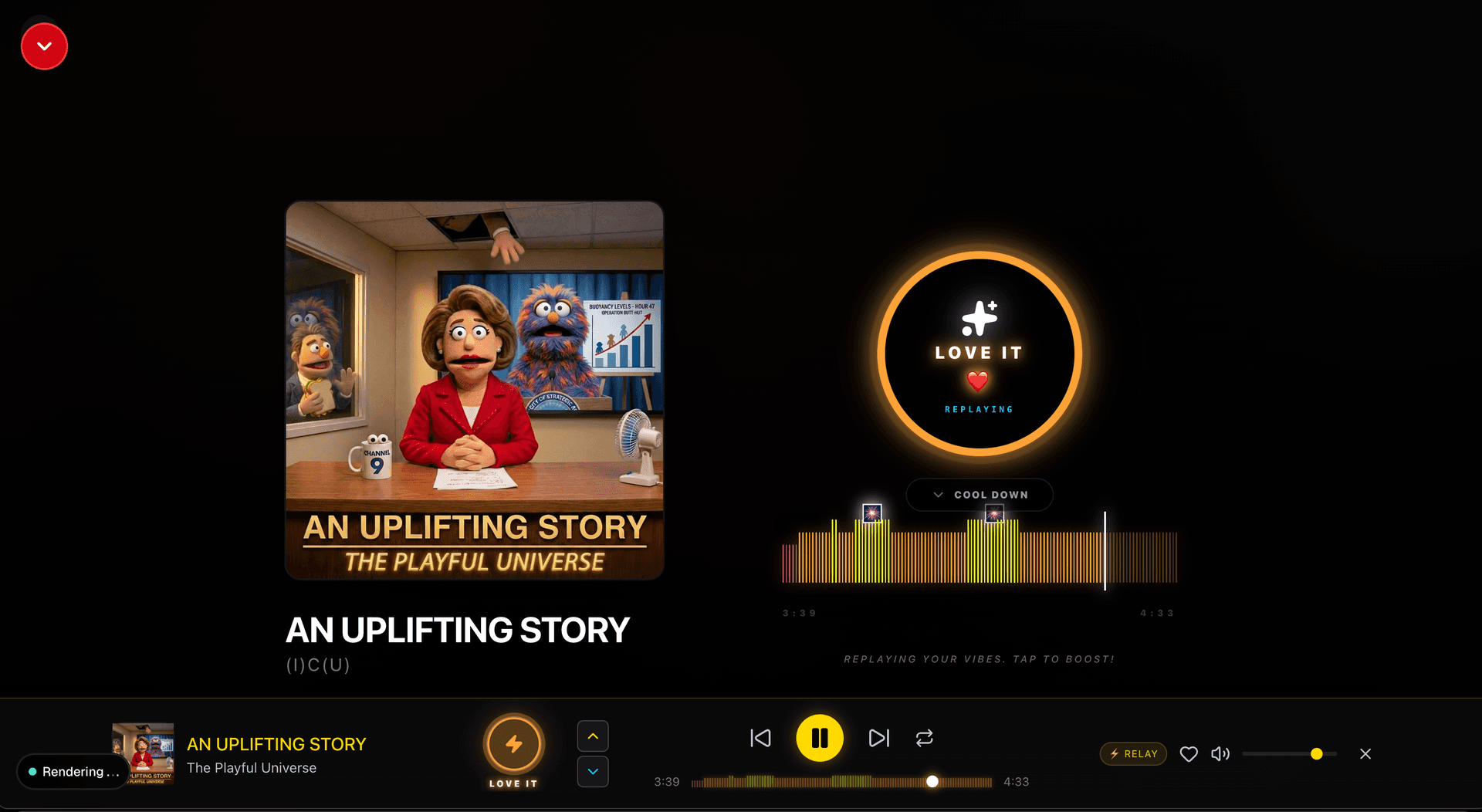Click the firework marker on the waveform
This screenshot has width=1482, height=812.
click(872, 513)
